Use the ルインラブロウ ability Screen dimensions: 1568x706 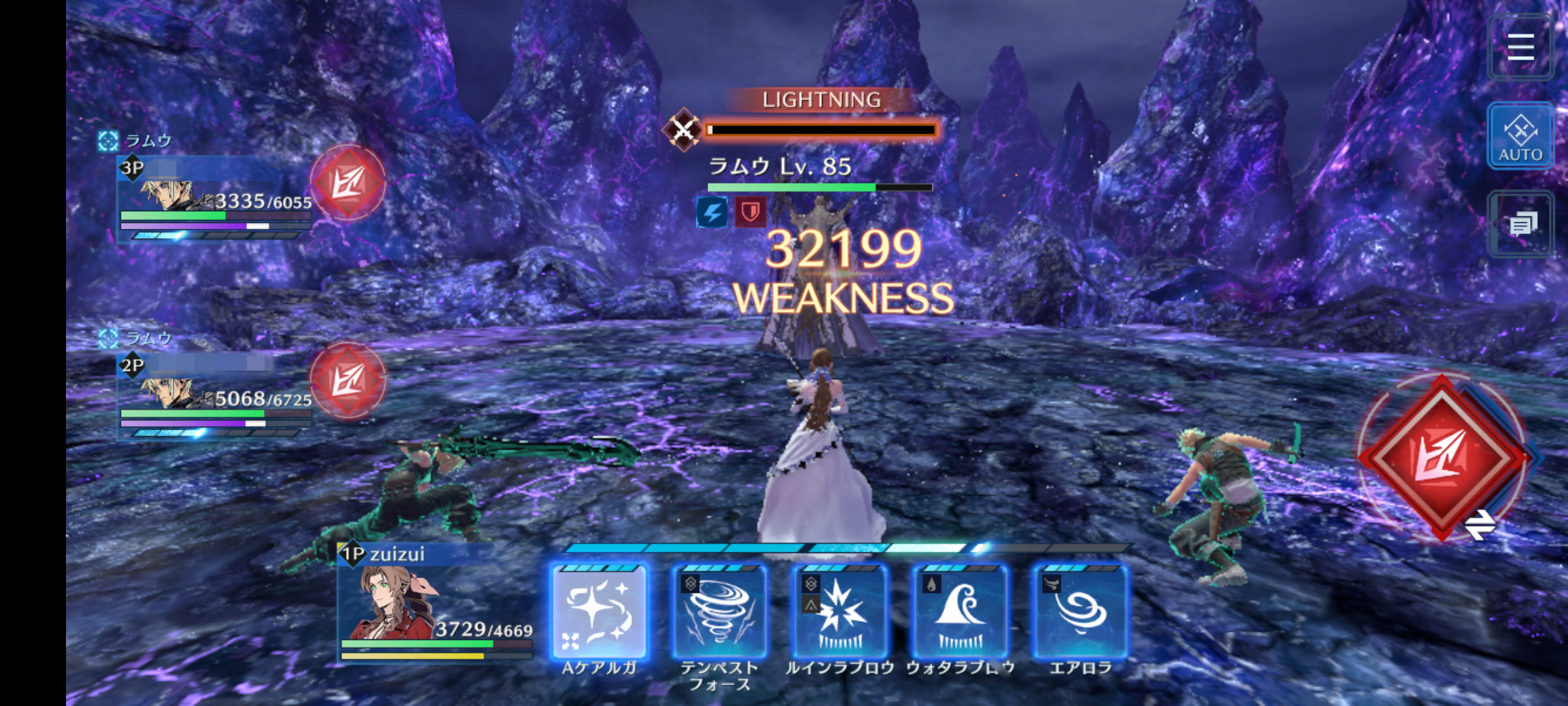[x=840, y=612]
